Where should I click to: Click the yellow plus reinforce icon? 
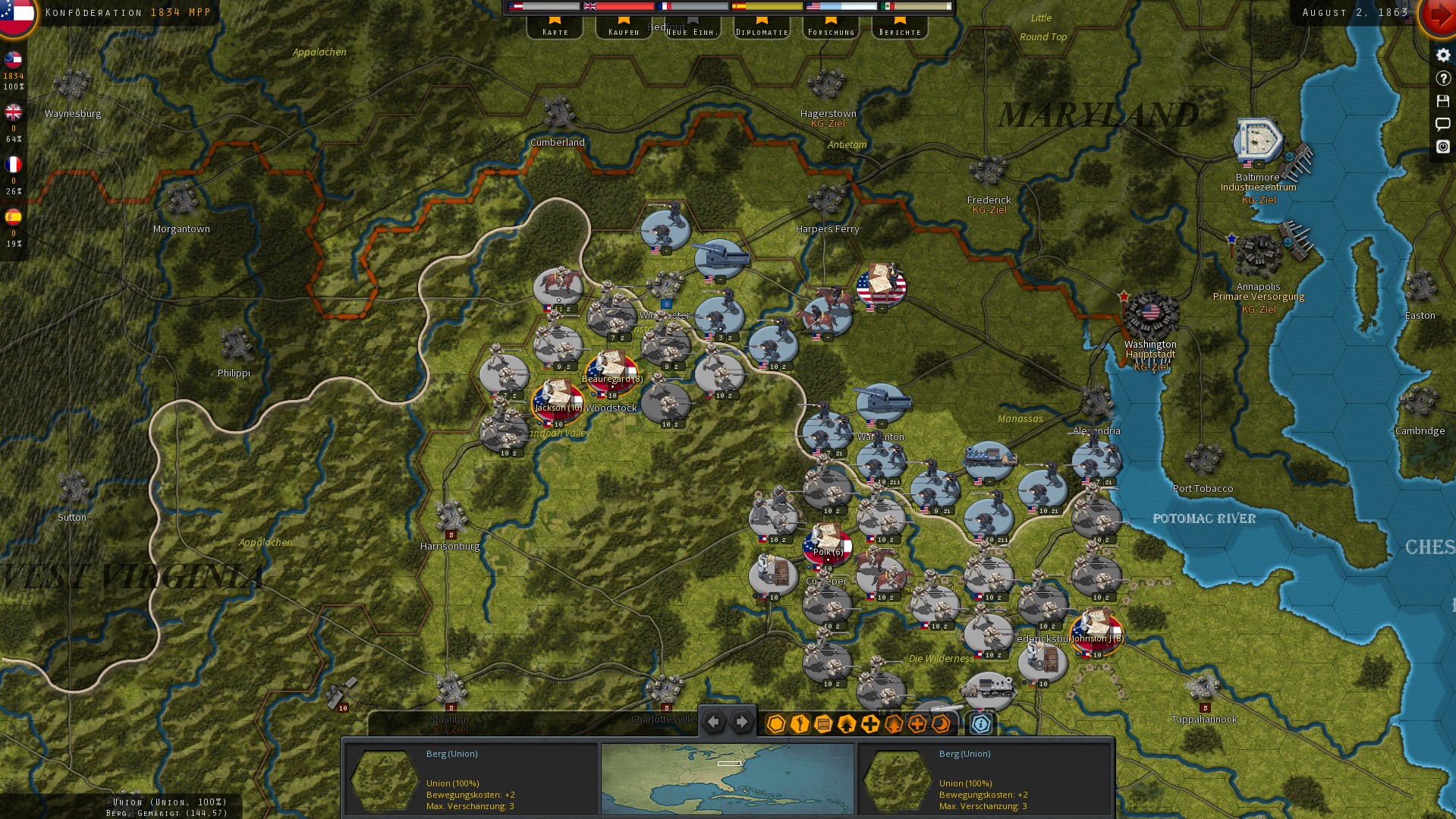870,724
